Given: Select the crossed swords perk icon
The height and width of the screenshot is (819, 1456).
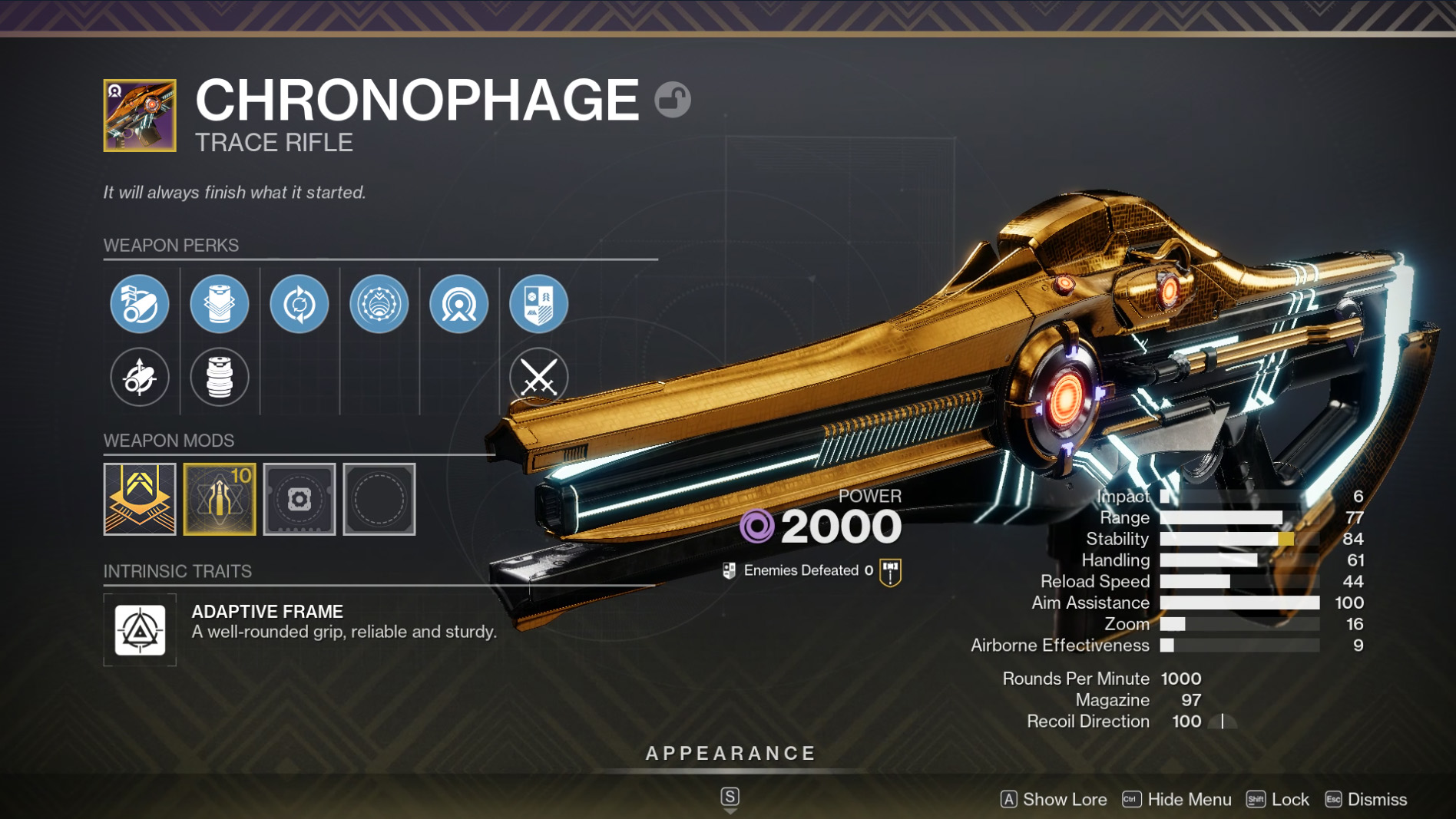Looking at the screenshot, I should point(538,377).
